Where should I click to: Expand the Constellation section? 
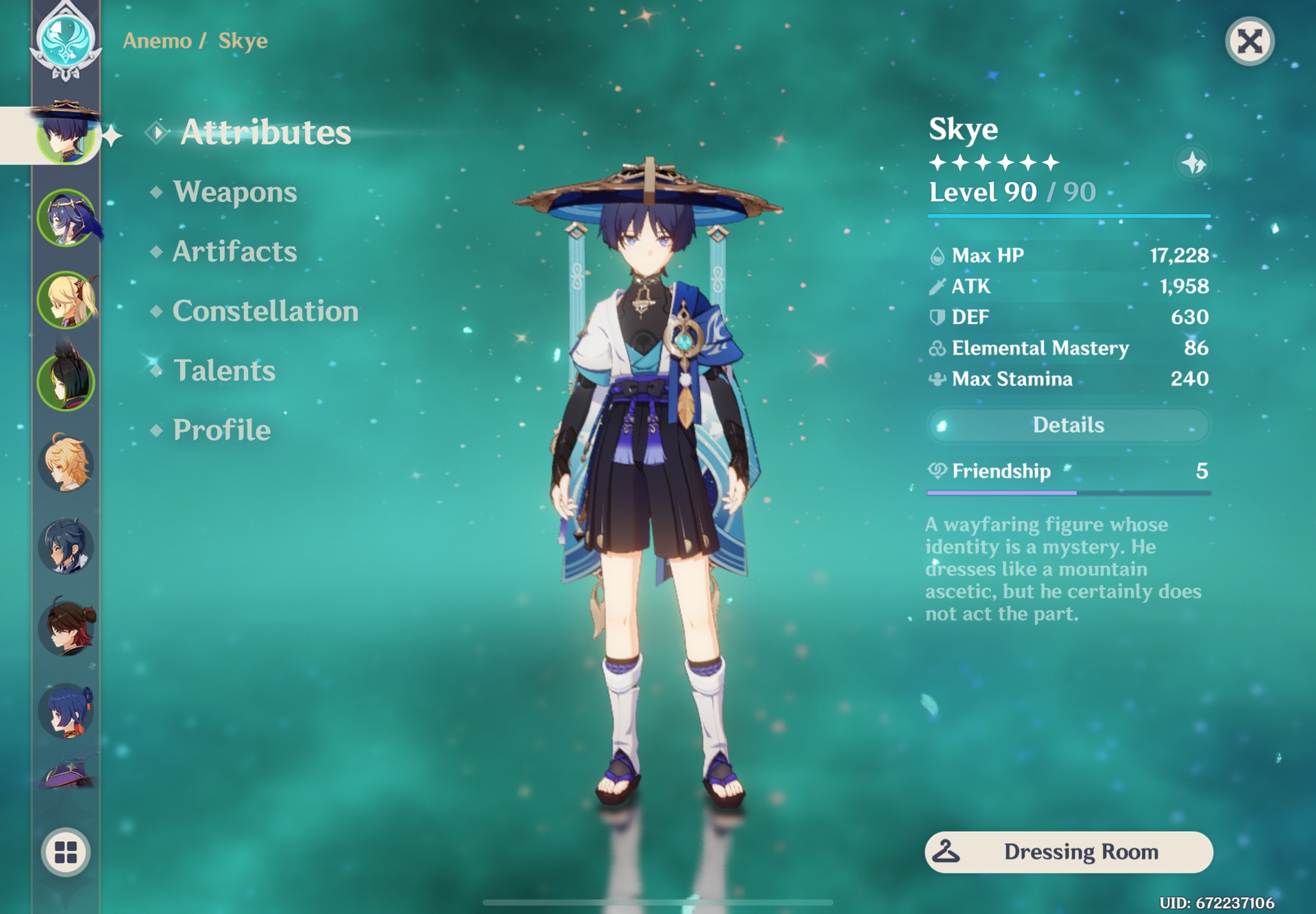(x=265, y=312)
